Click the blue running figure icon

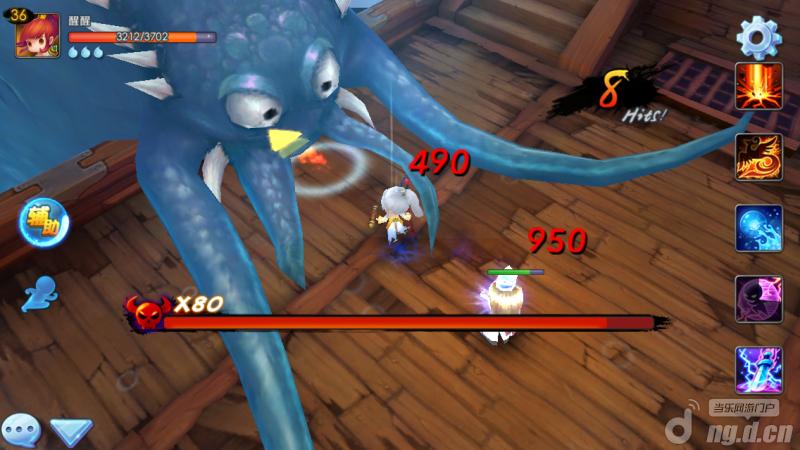[41, 293]
